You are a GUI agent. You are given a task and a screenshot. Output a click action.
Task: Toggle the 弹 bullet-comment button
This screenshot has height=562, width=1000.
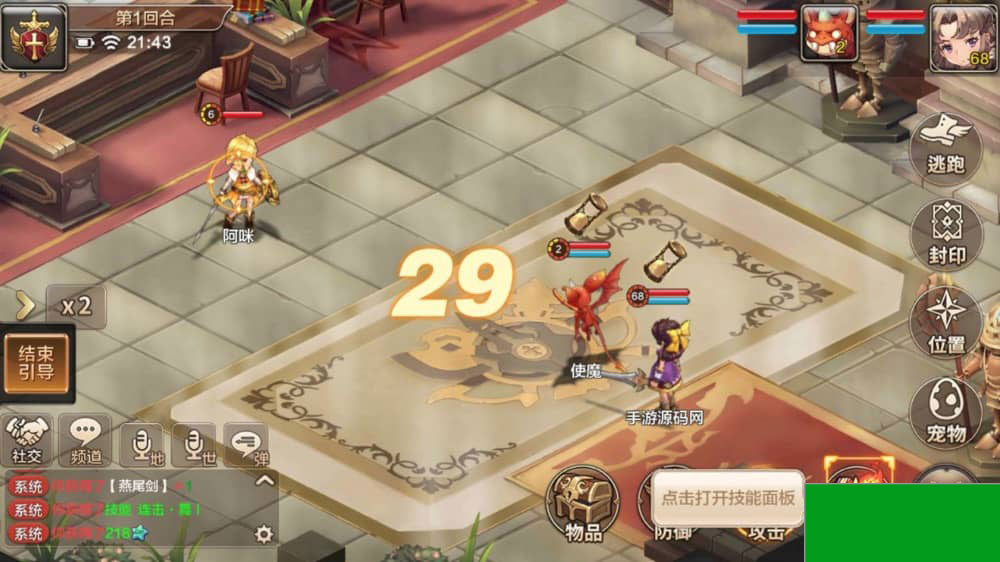[x=246, y=444]
